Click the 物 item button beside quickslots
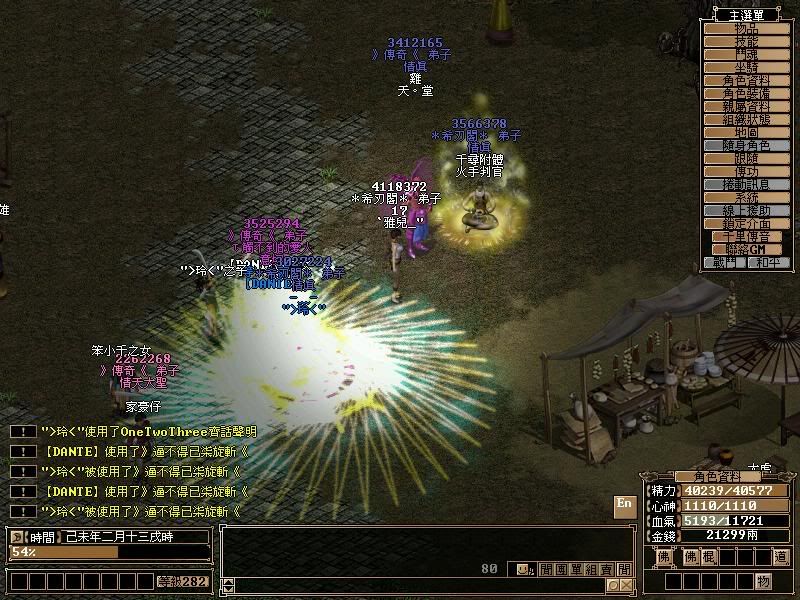This screenshot has width=800, height=600. (x=764, y=581)
